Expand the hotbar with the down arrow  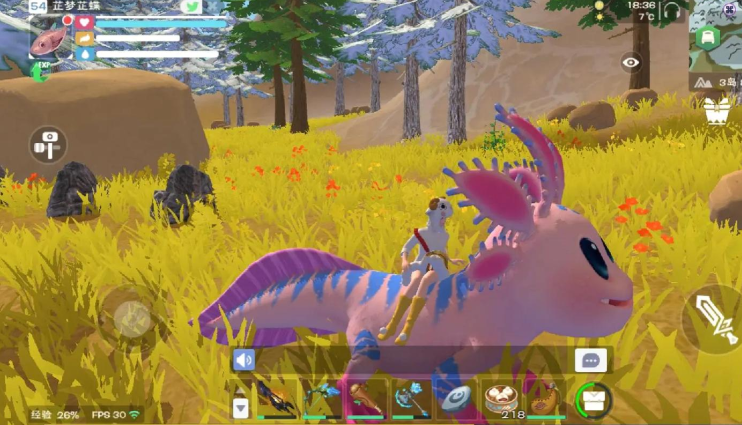click(x=240, y=407)
